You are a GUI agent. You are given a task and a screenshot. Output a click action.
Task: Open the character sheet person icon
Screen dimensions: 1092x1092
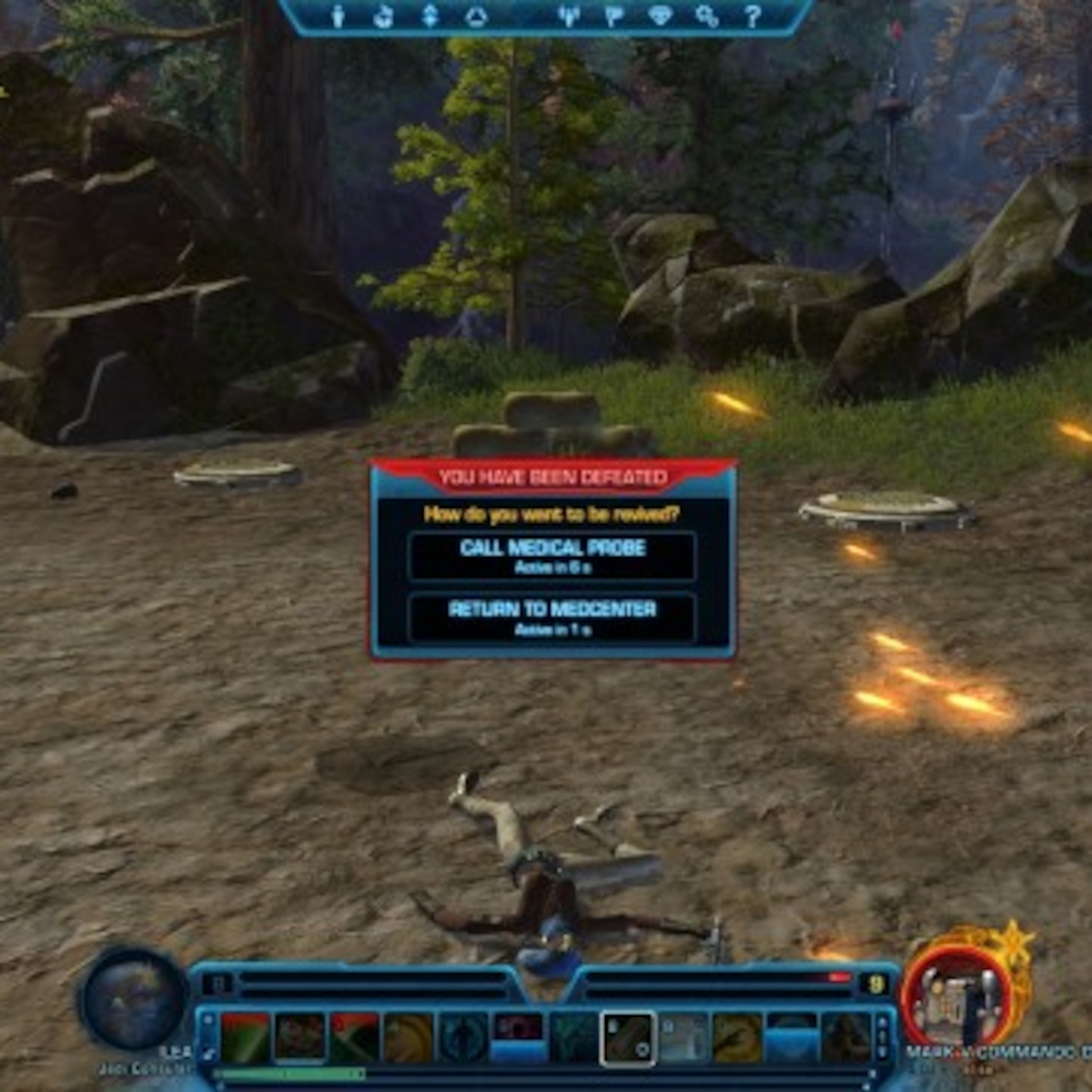(338, 16)
